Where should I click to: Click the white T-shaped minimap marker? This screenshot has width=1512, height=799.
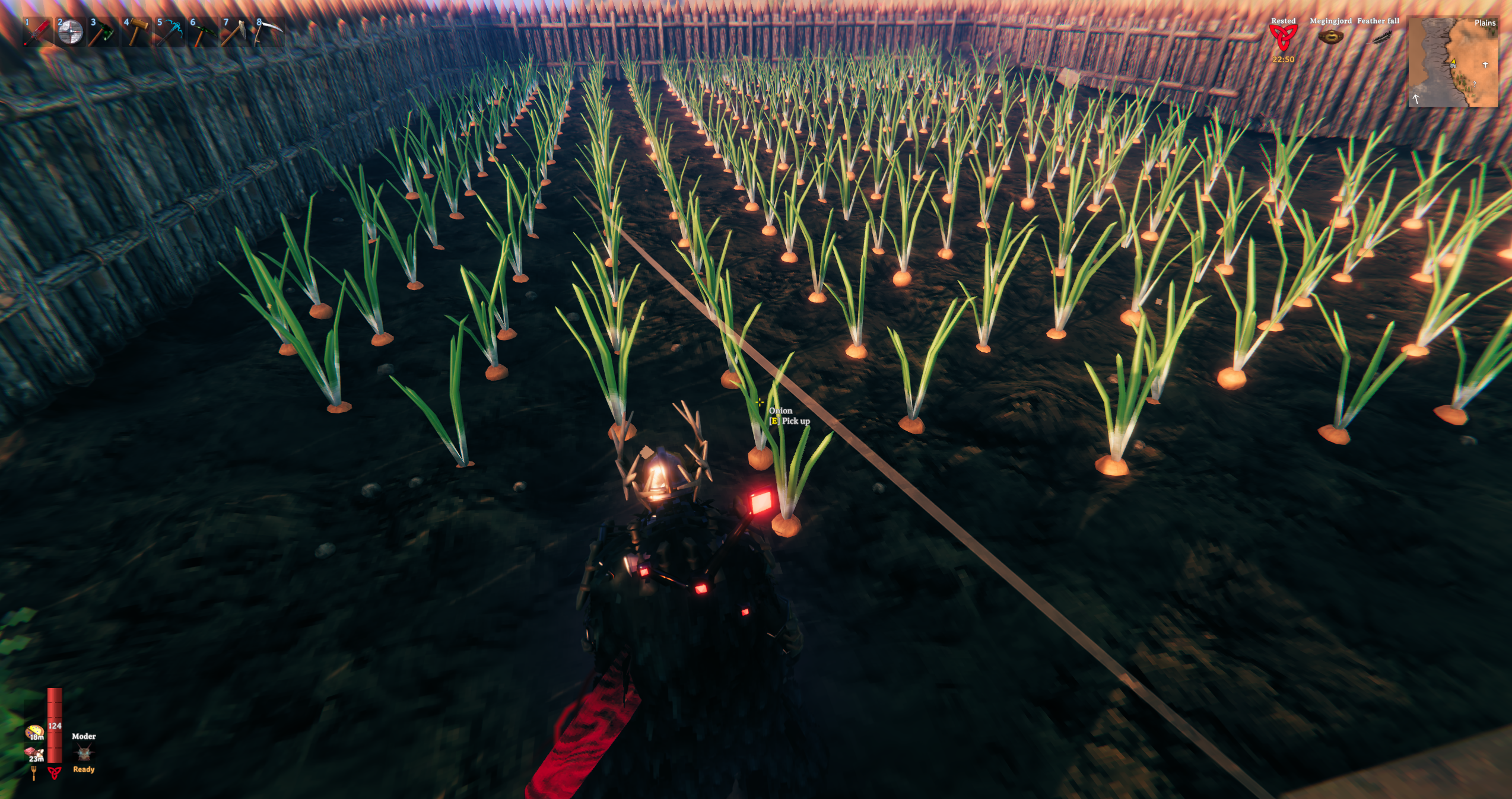(x=1485, y=65)
